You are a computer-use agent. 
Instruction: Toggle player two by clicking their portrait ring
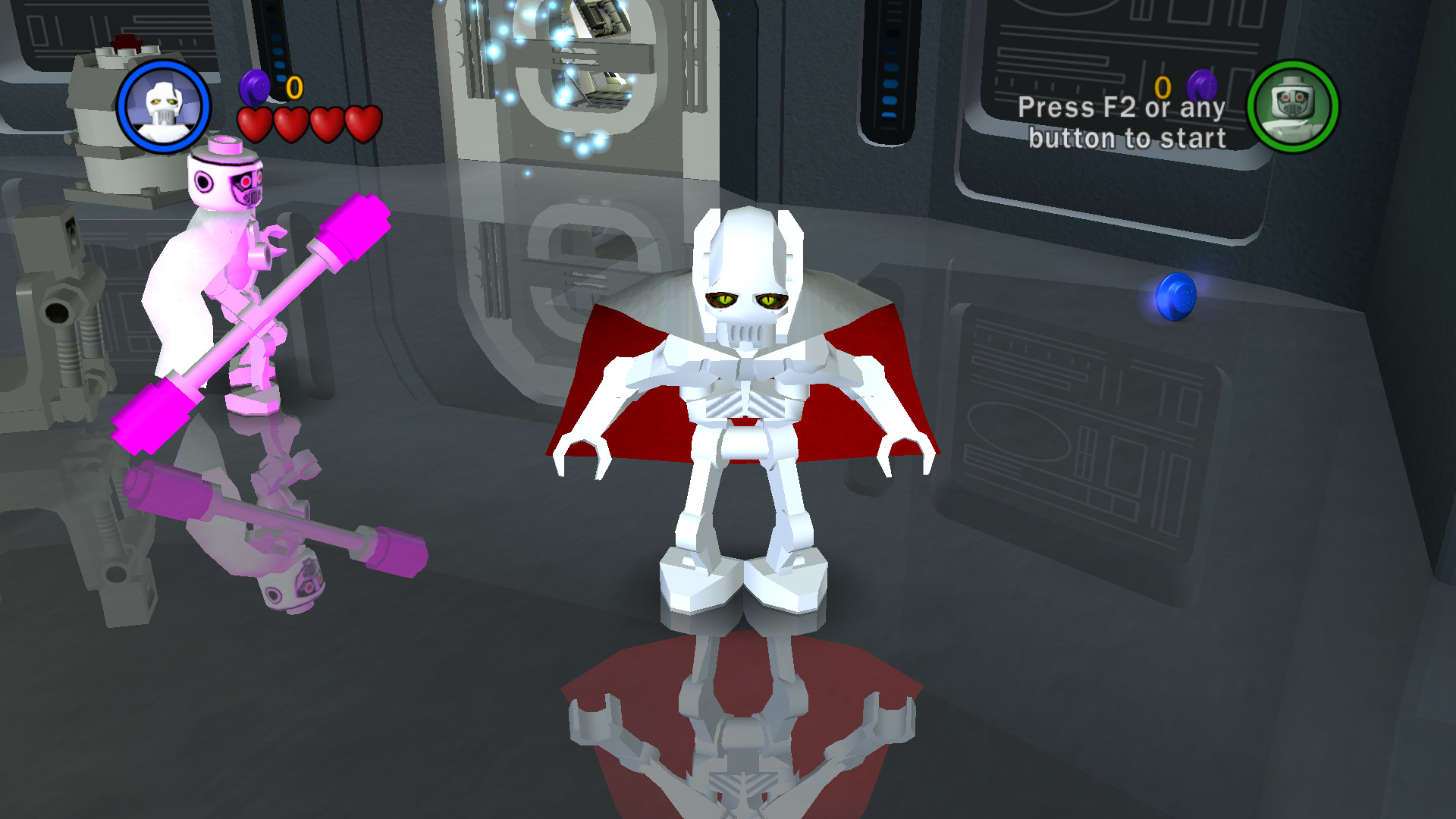(x=1293, y=108)
